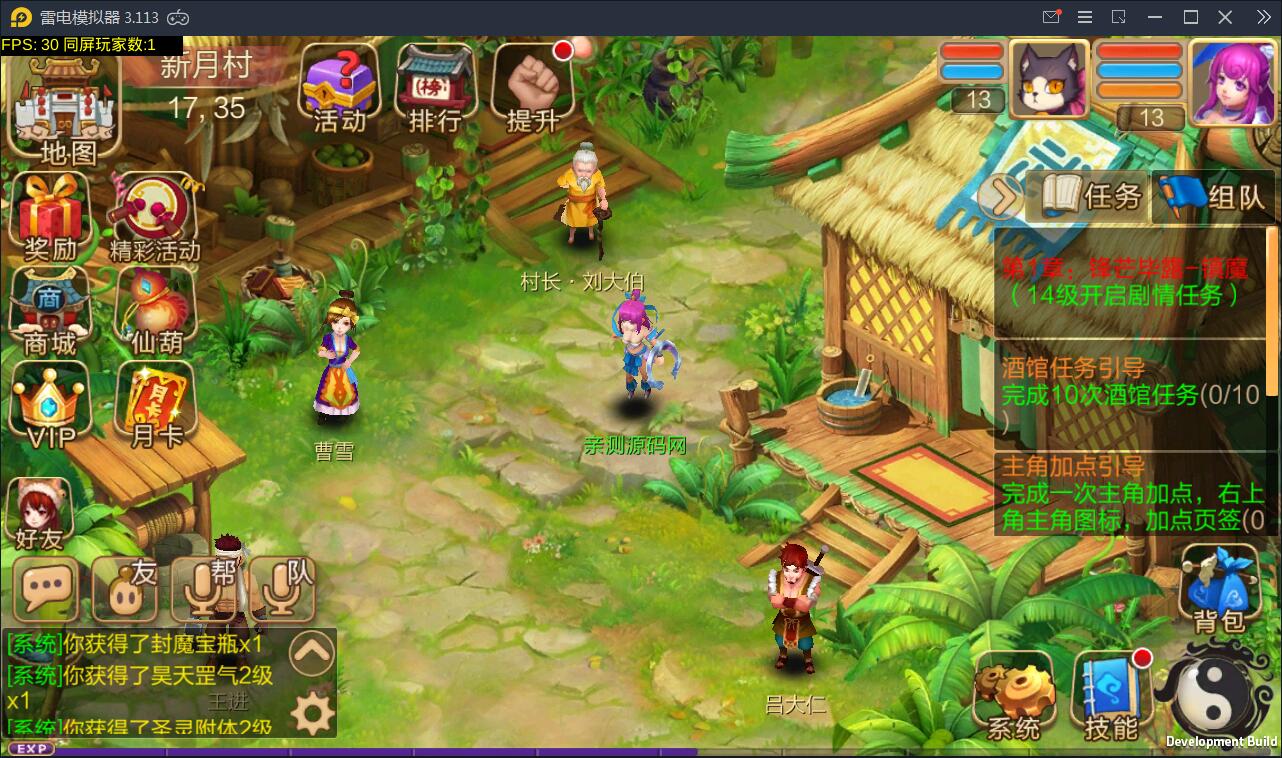This screenshot has width=1282, height=758.
Task: Open the 月卡 monthly card
Action: (x=156, y=406)
